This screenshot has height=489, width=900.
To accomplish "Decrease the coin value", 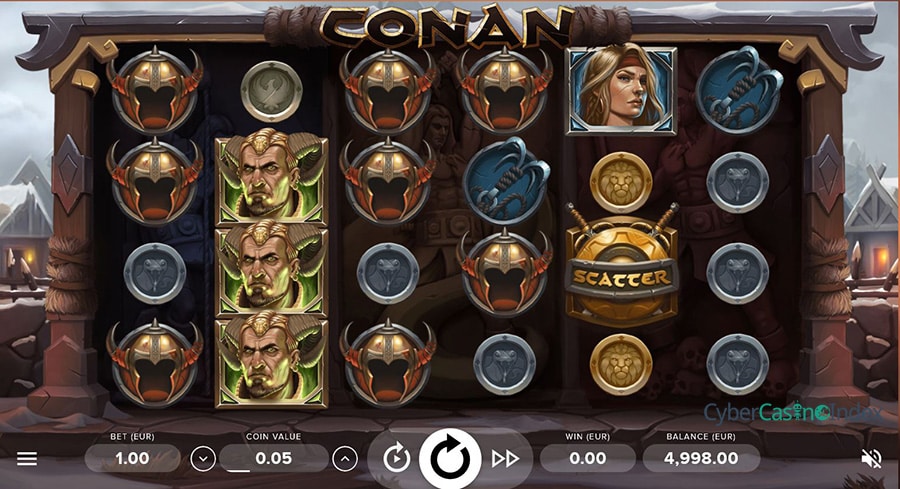I will pyautogui.click(x=203, y=459).
